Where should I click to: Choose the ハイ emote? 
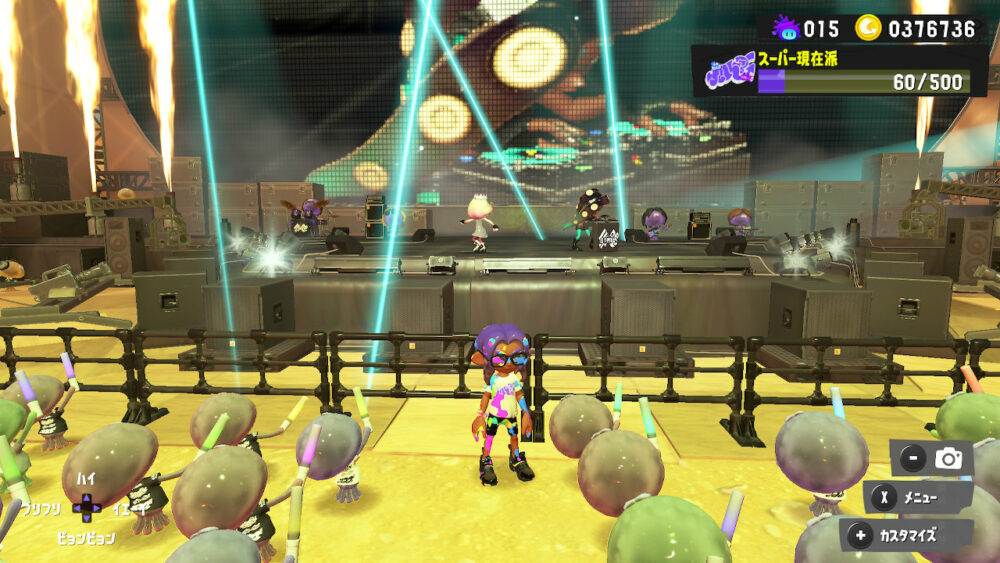point(86,479)
